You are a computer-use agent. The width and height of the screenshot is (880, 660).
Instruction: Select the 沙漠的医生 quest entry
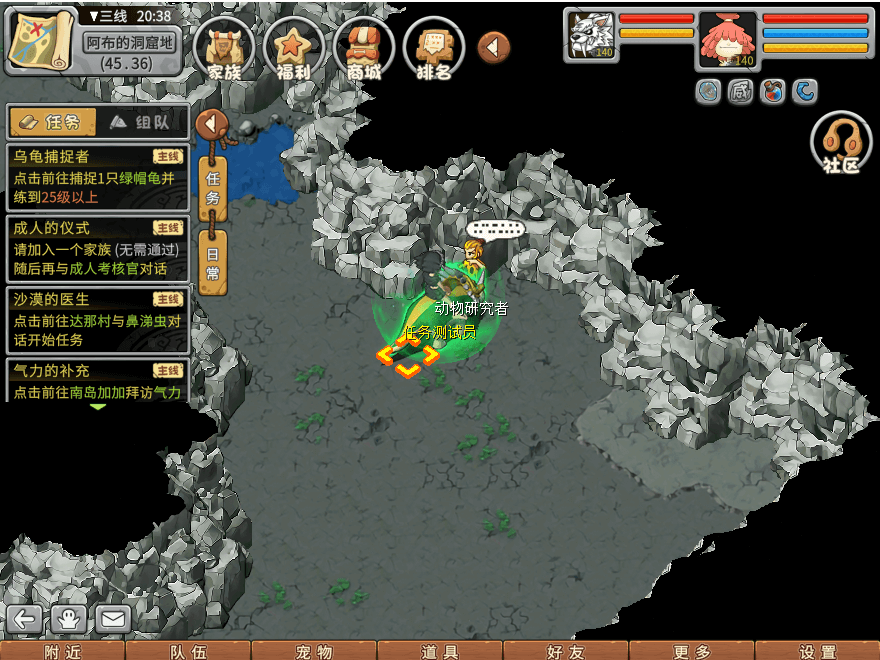pyautogui.click(x=97, y=320)
